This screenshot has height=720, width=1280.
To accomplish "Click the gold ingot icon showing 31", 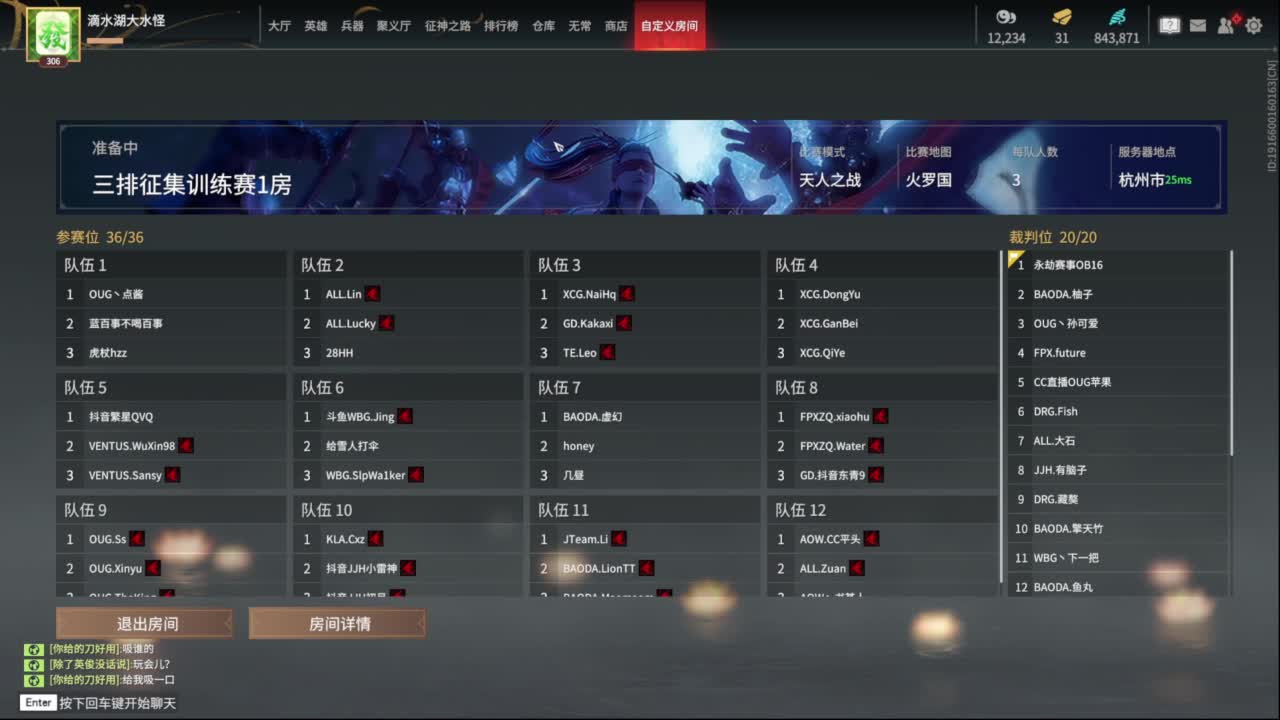I will click(x=1061, y=18).
